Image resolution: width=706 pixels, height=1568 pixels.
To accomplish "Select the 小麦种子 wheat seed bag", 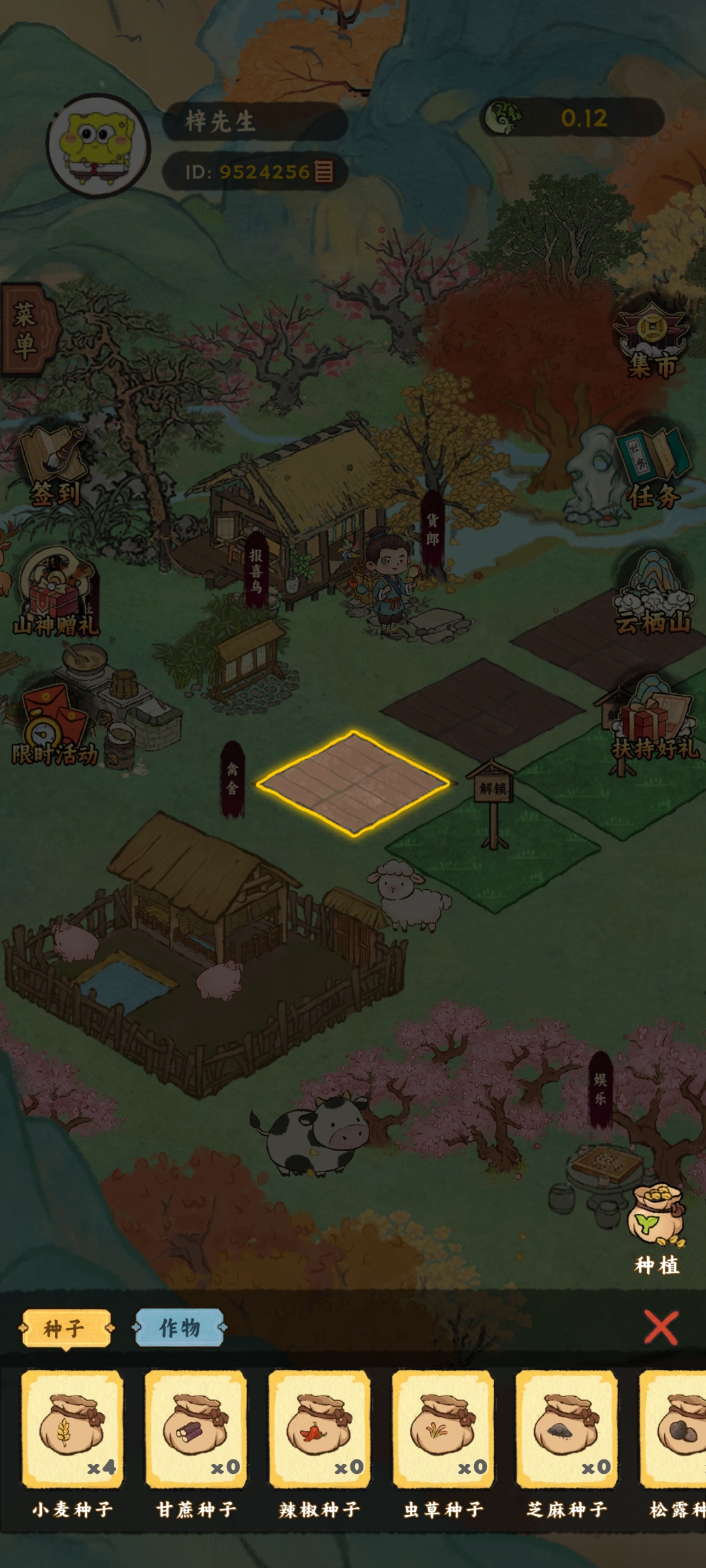I will [x=72, y=1429].
